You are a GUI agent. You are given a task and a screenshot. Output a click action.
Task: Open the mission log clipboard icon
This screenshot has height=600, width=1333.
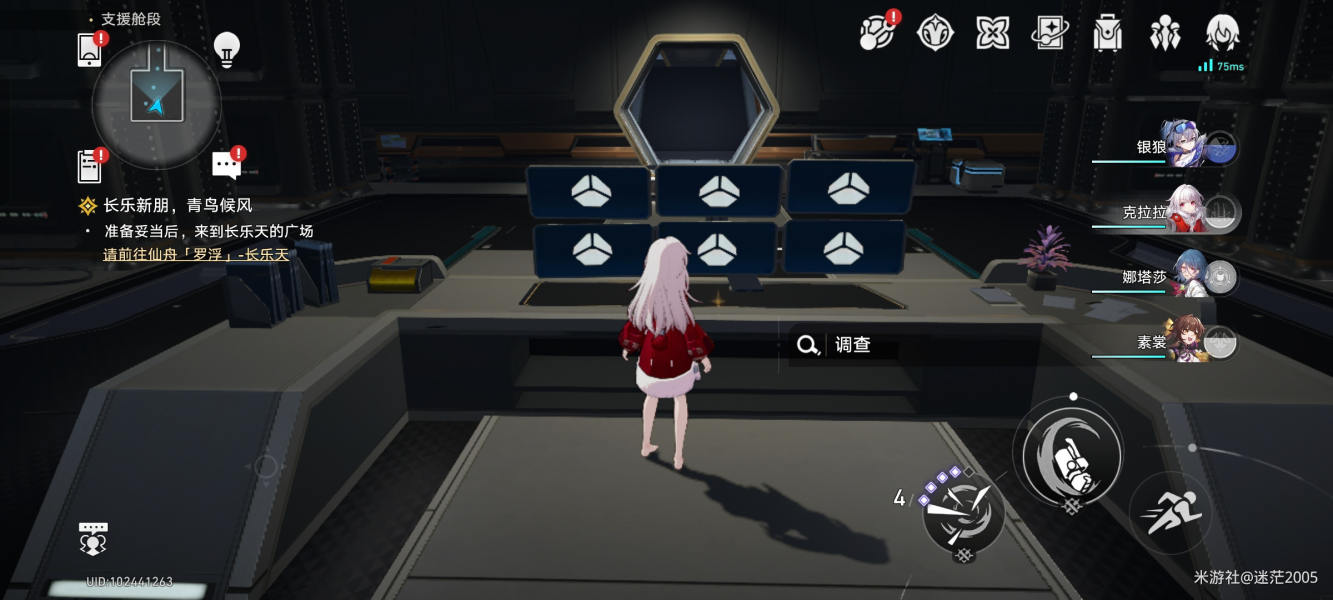pyautogui.click(x=90, y=166)
